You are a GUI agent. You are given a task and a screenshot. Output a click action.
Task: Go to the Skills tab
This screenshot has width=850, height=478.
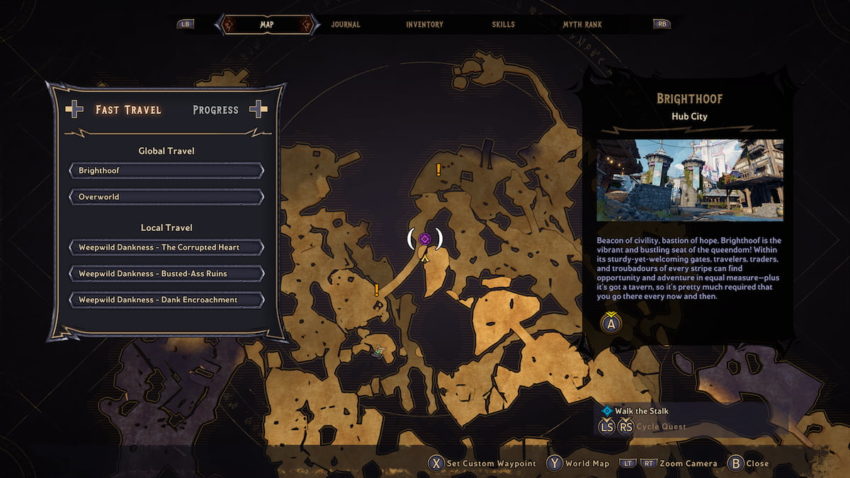pos(503,25)
